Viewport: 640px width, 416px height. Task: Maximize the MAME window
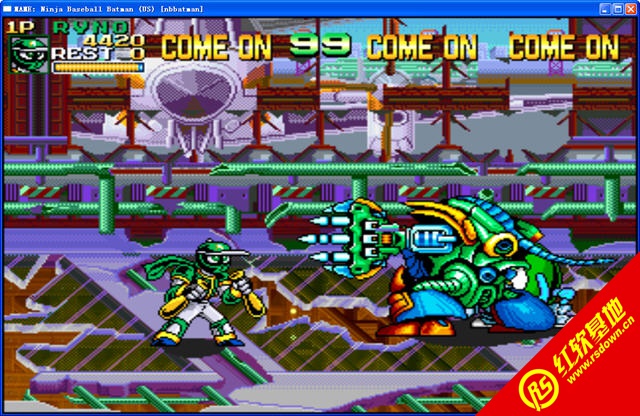pyautogui.click(x=618, y=7)
